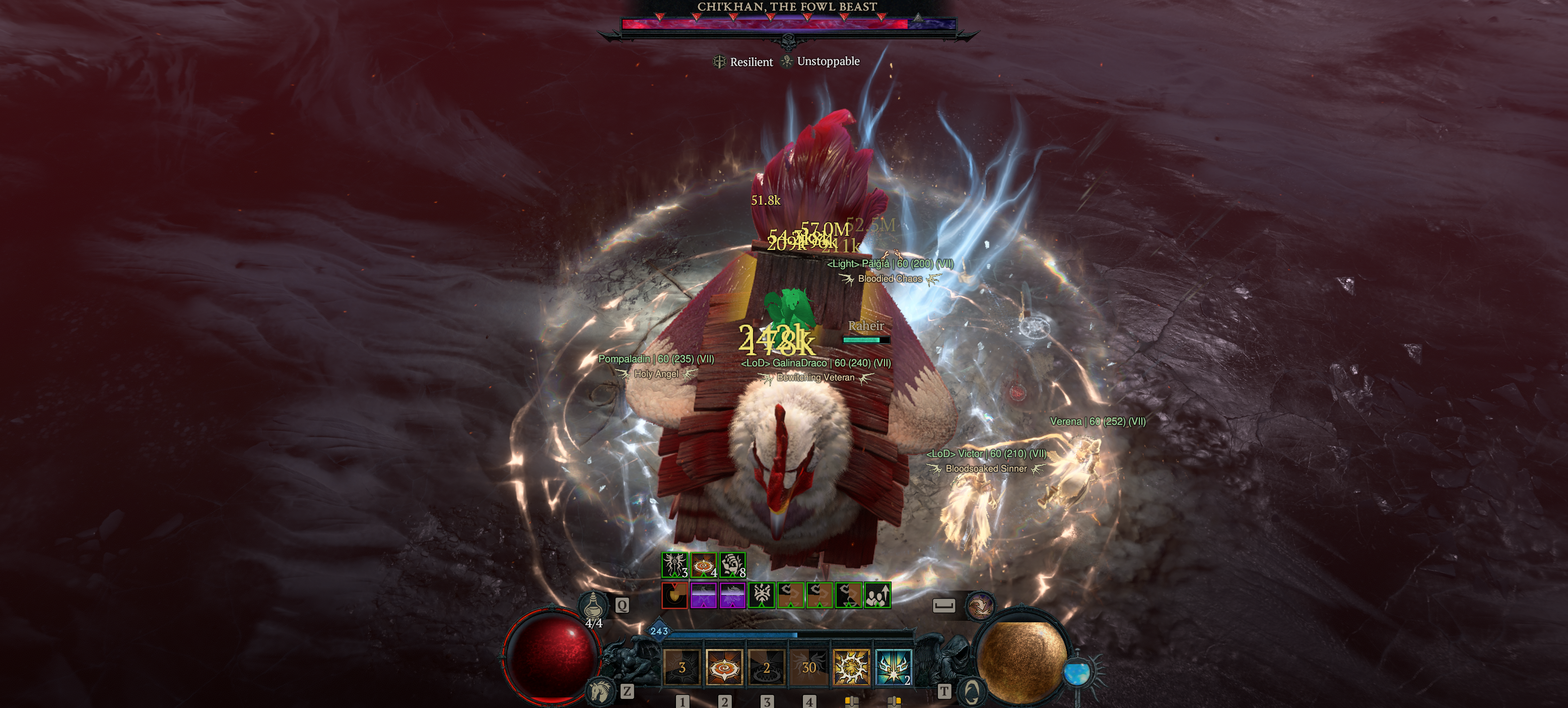Activate the orange spiral emblem skill
The width and height of the screenshot is (1568, 708).
coord(724,667)
